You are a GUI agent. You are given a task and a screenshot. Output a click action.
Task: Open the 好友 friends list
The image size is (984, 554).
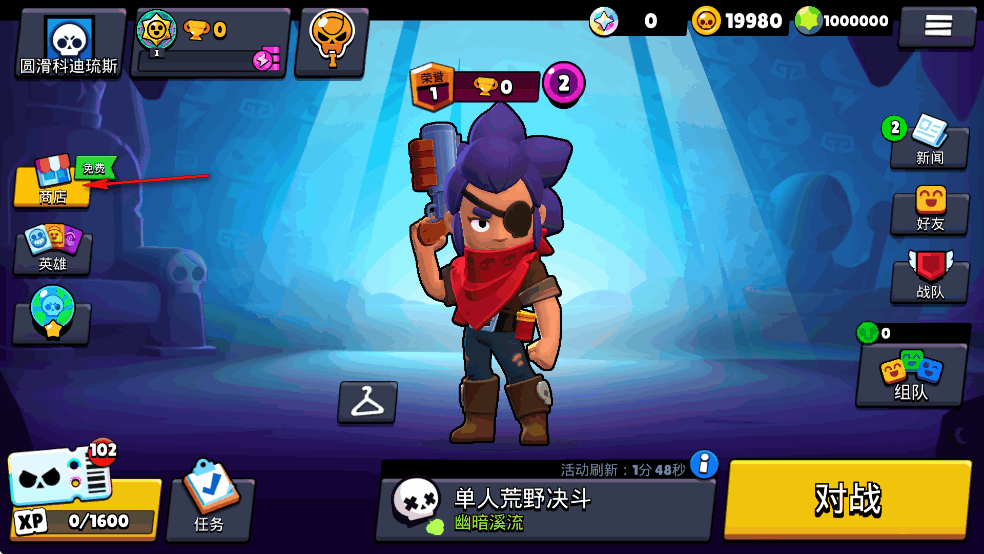click(x=930, y=210)
